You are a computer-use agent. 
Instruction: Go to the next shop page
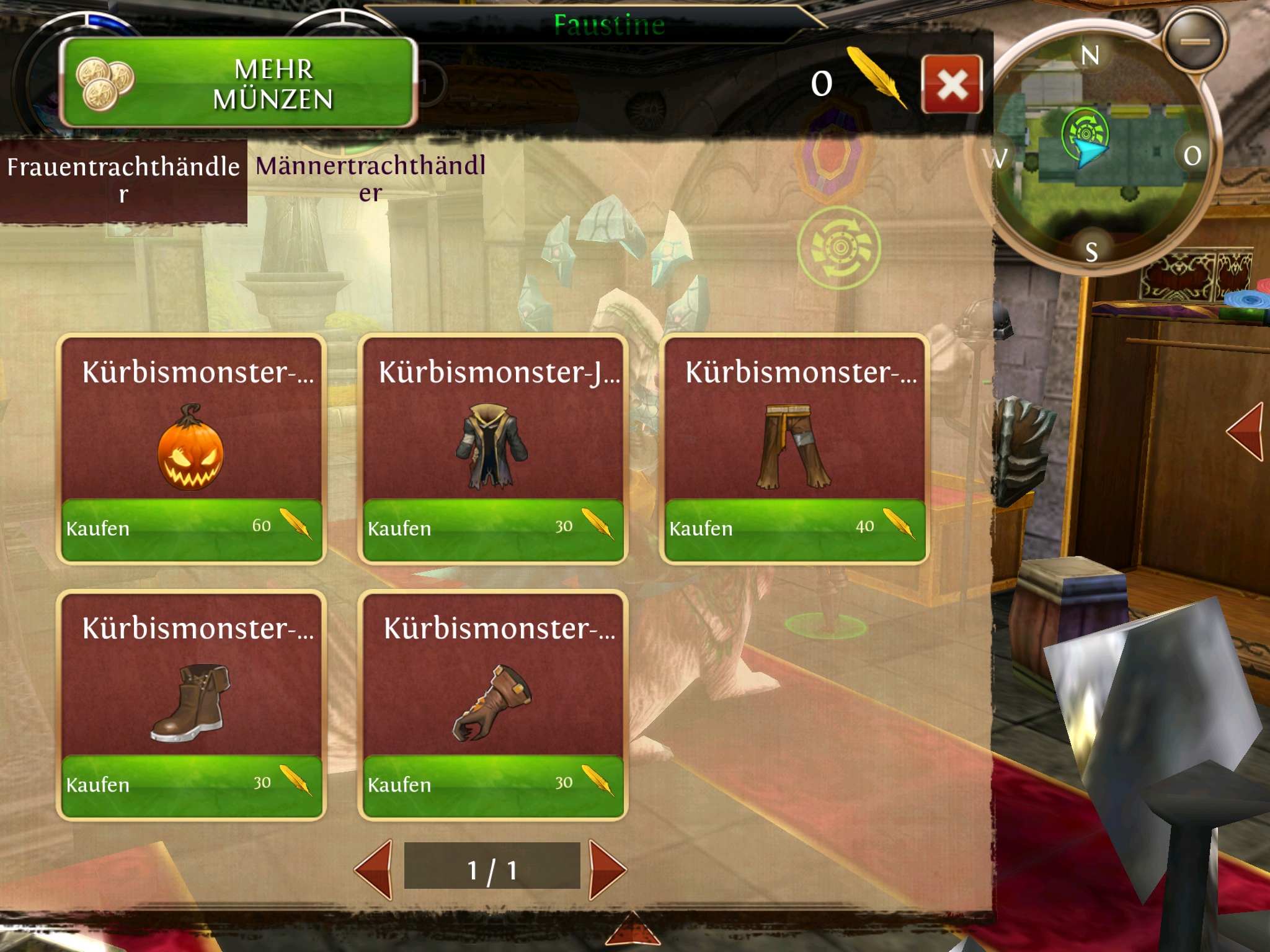pyautogui.click(x=606, y=870)
